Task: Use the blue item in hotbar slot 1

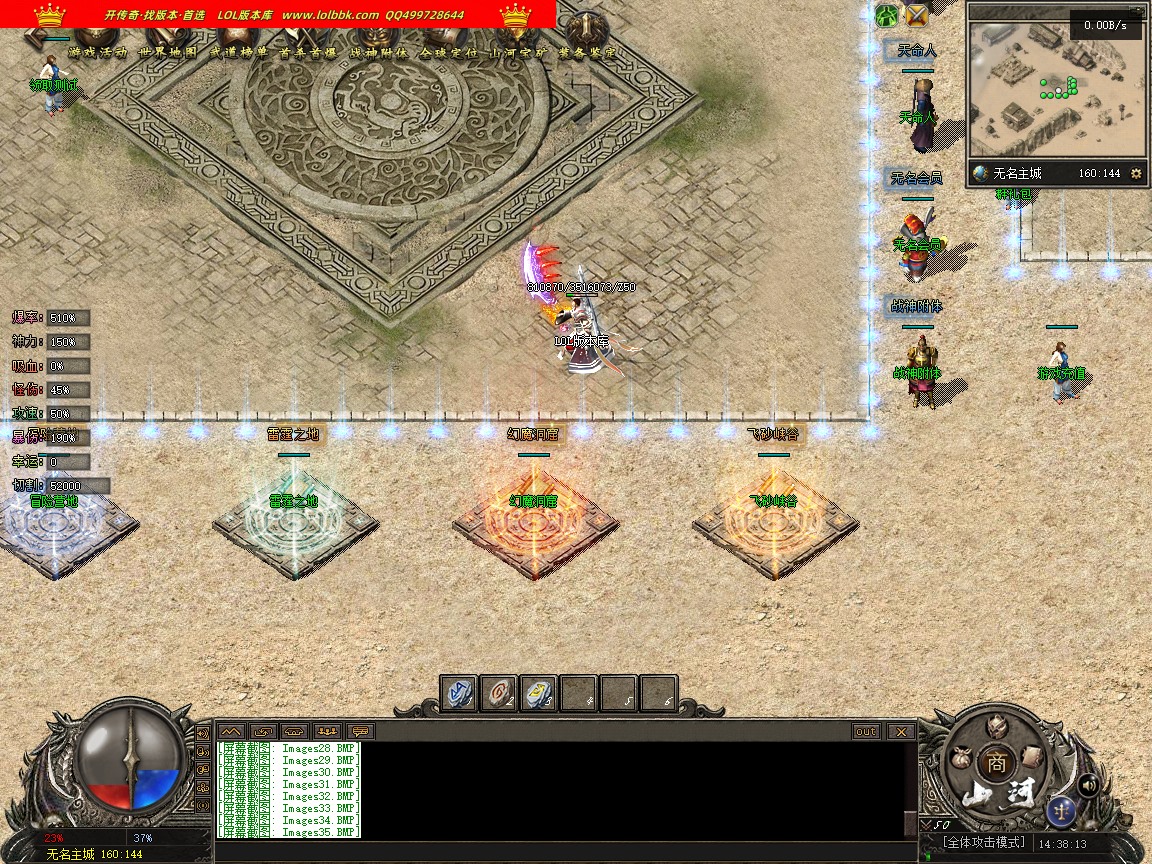Action: point(460,693)
